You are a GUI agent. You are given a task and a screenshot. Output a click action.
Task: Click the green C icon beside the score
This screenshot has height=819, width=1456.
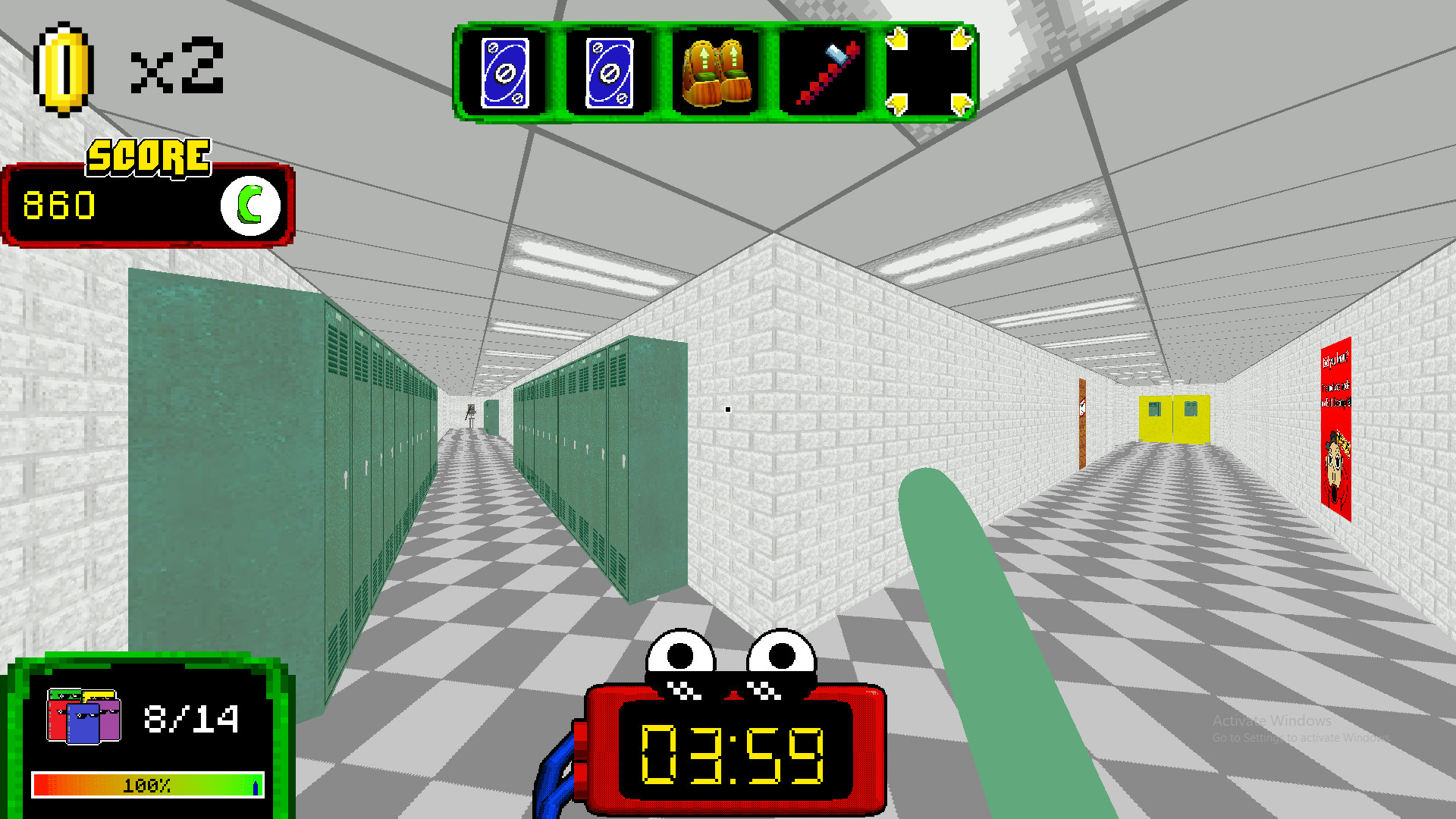[x=250, y=203]
